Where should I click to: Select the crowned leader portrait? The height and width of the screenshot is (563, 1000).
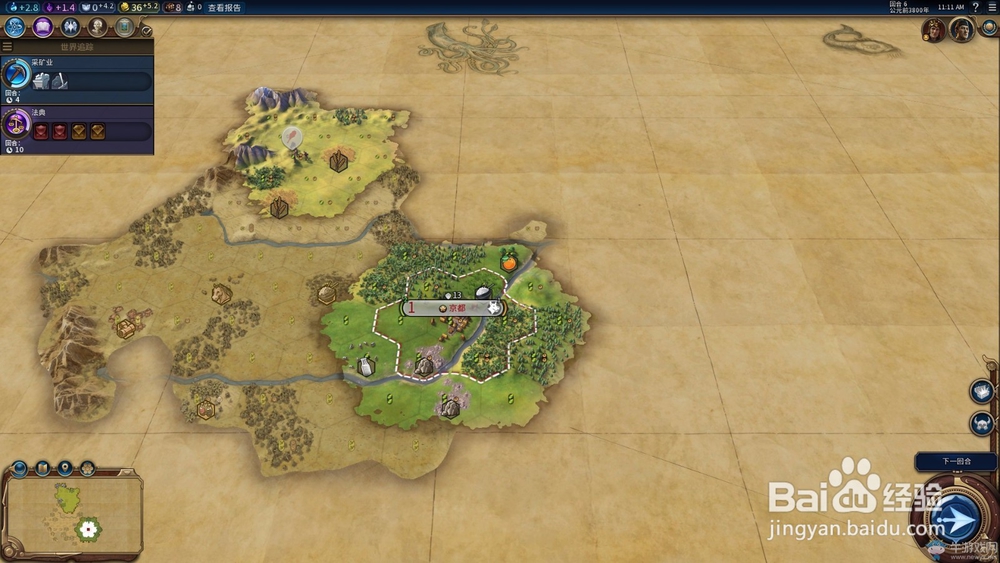pyautogui.click(x=934, y=30)
